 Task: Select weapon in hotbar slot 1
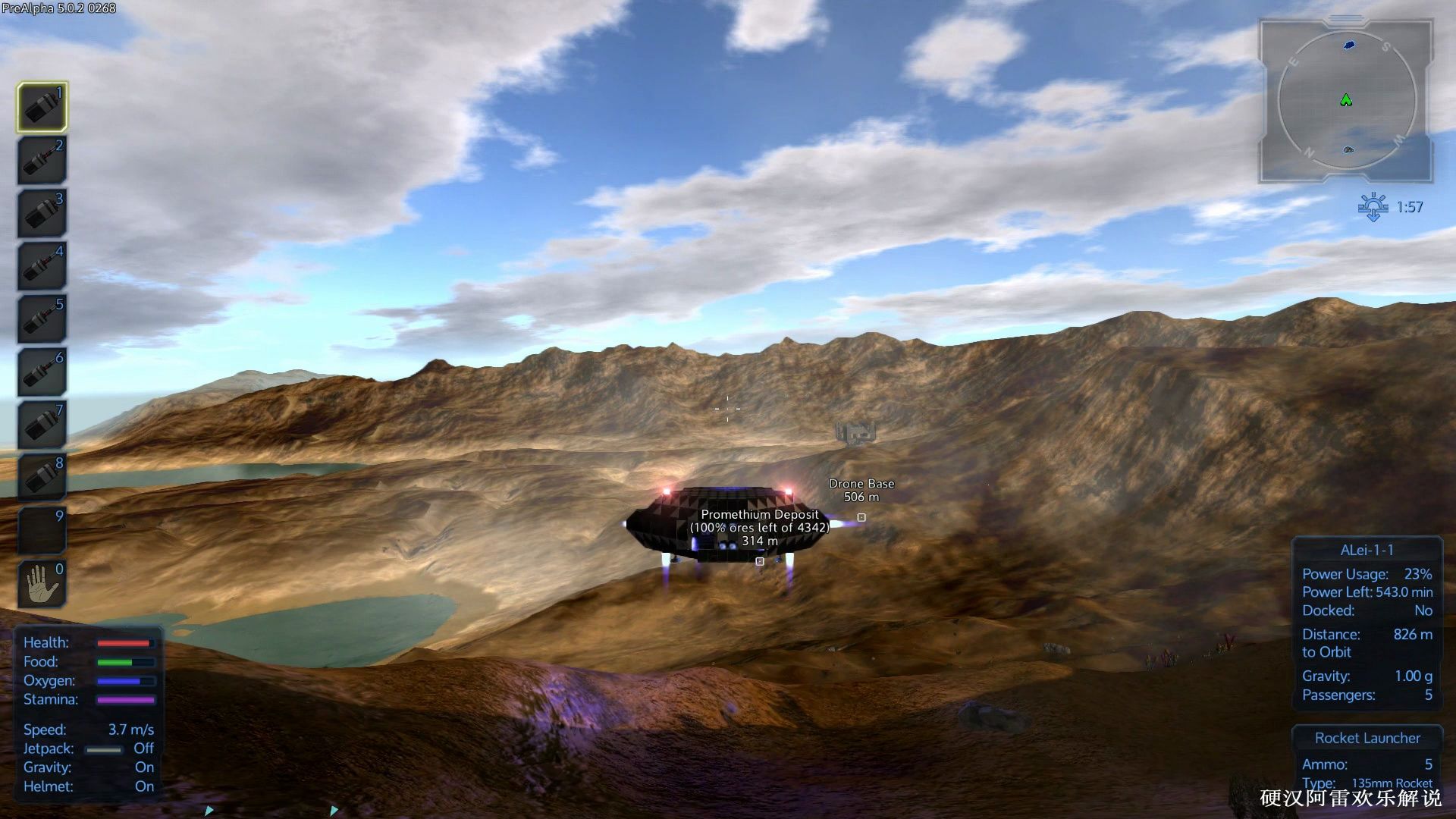click(x=42, y=107)
